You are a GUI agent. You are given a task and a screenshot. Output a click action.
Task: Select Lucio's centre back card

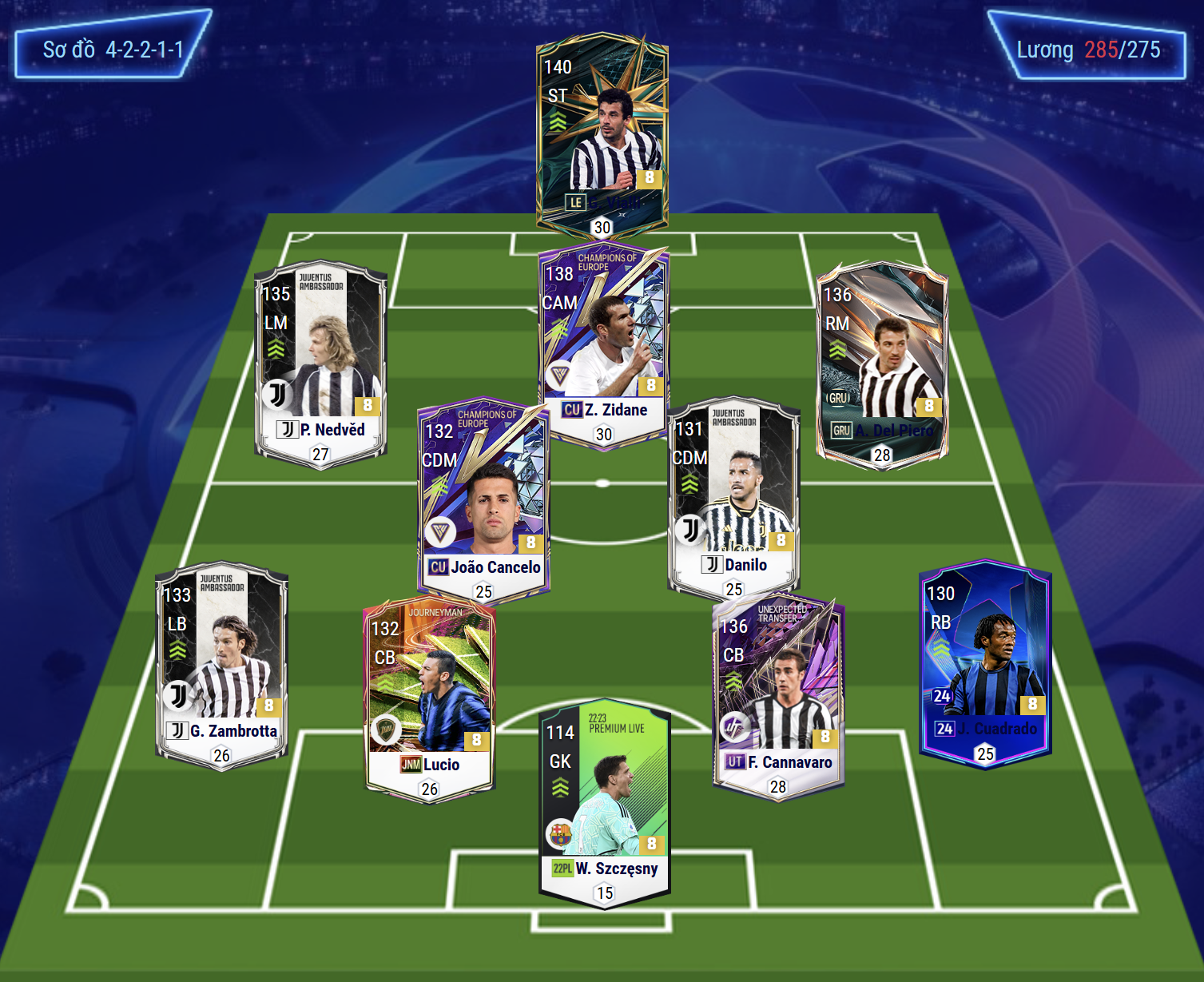click(x=430, y=697)
